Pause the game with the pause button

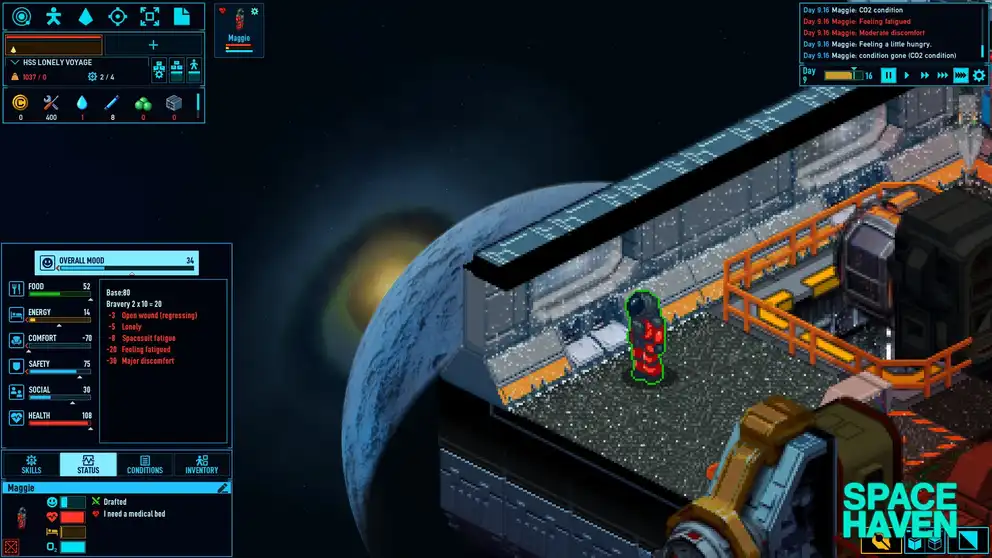(x=888, y=75)
